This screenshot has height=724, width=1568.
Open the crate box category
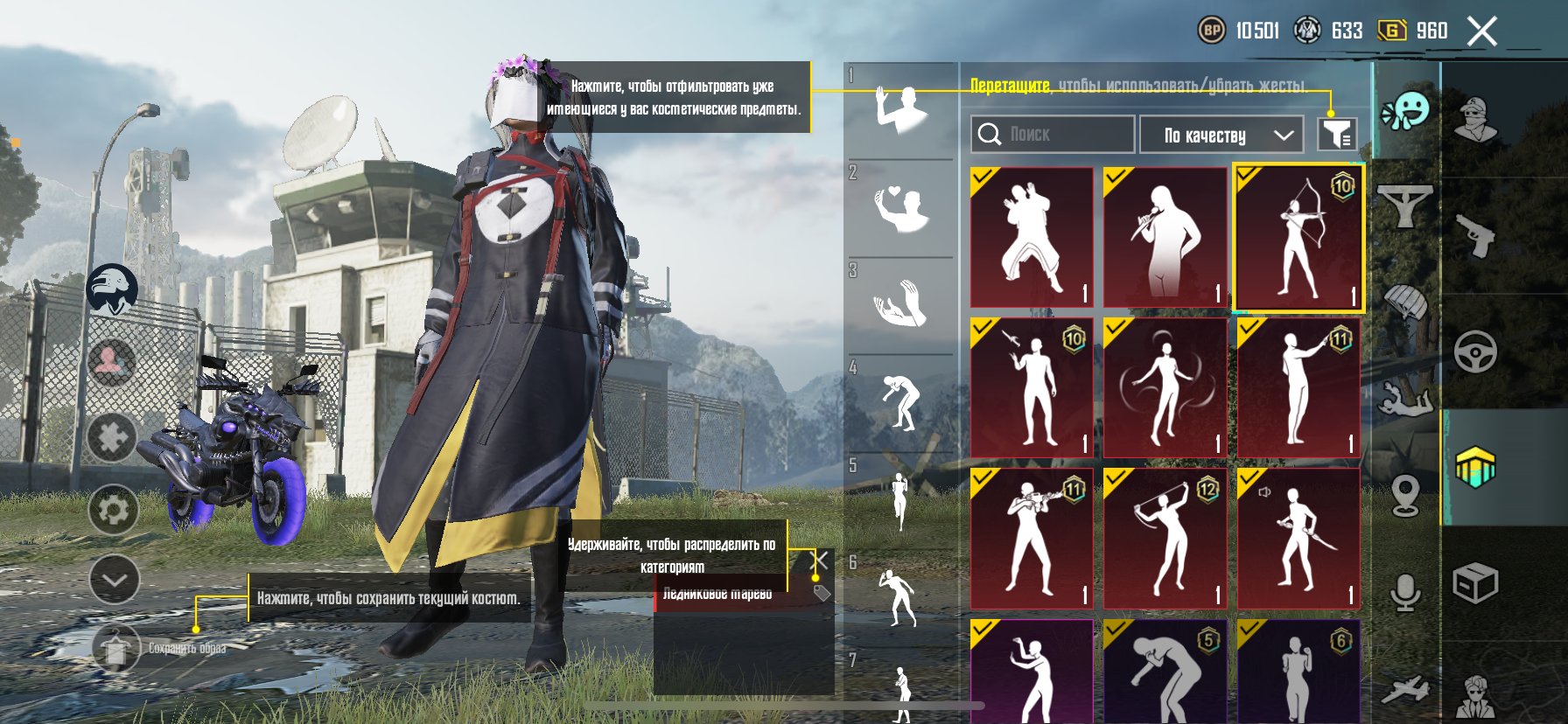click(x=1475, y=582)
